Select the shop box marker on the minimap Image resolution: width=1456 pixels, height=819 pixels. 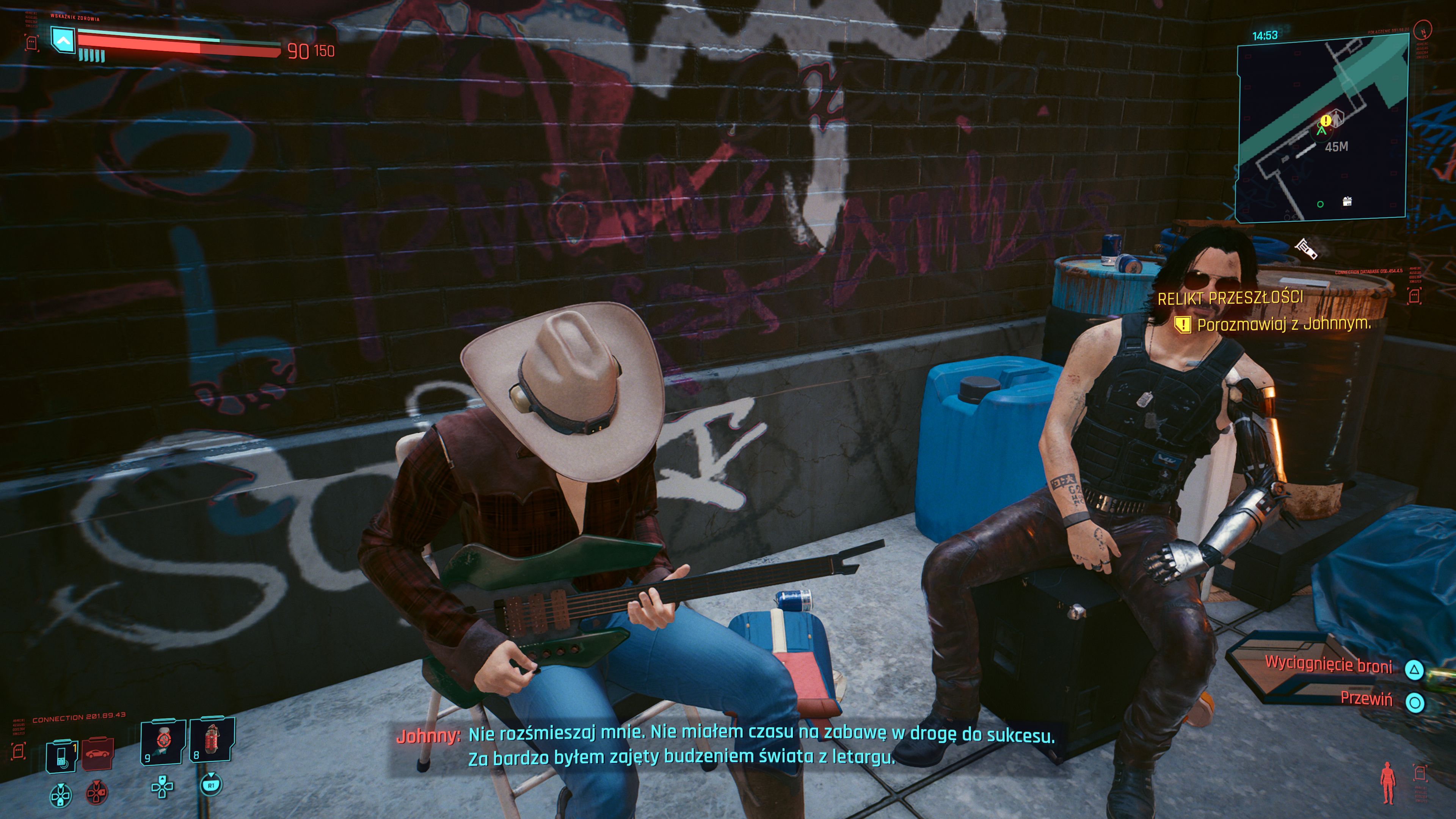[x=1347, y=202]
